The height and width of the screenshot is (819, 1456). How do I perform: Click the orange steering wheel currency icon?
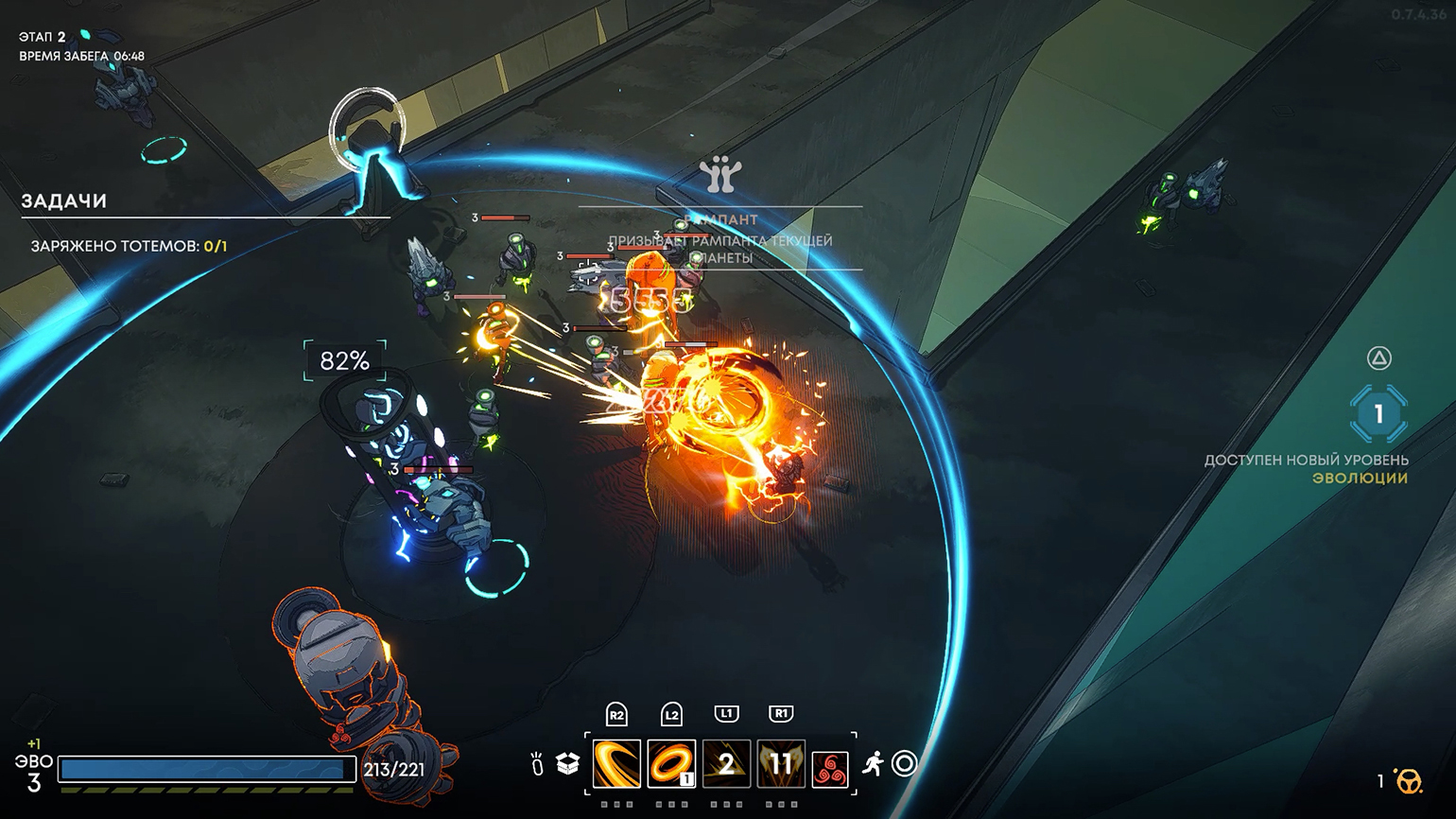1409,781
